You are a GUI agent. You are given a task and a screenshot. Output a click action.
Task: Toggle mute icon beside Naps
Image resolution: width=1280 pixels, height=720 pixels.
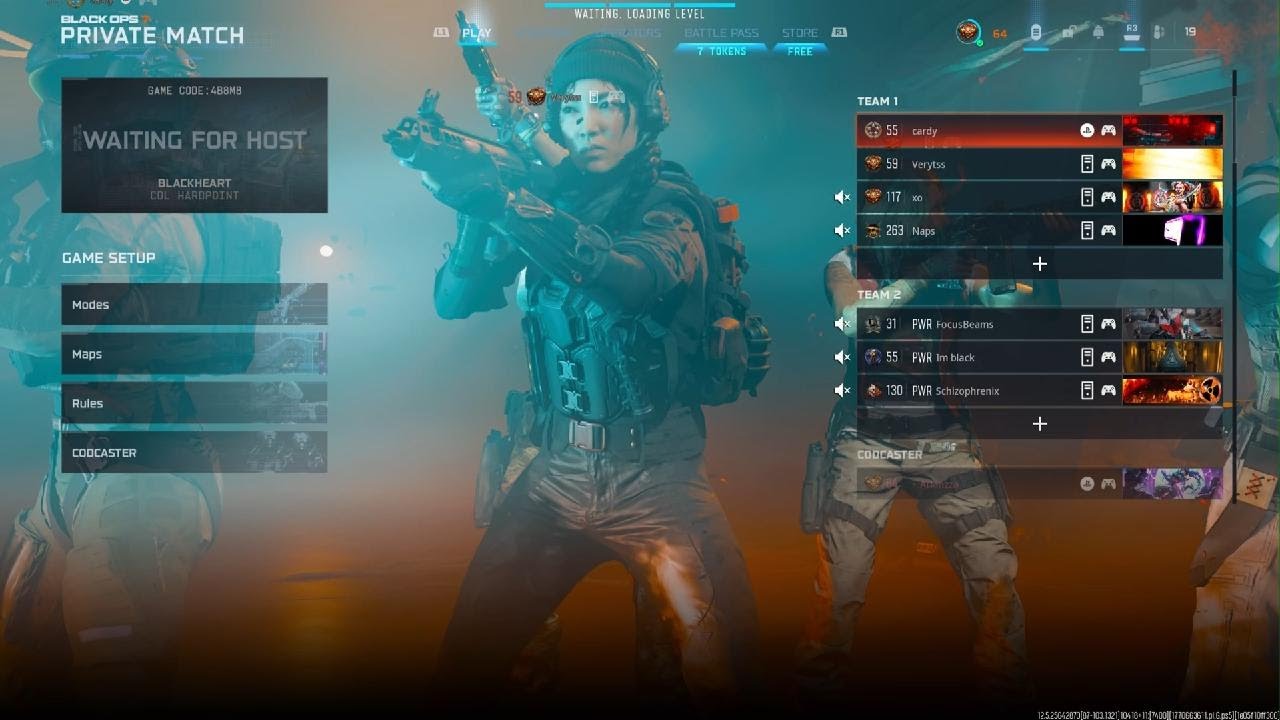(x=842, y=231)
